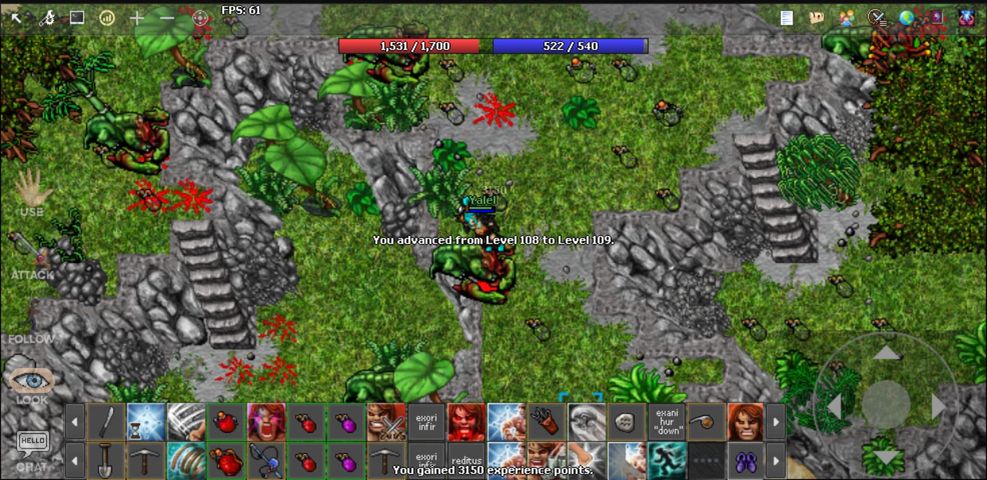This screenshot has width=987, height=480.
Task: Use the shovel hotbar slot
Action: pos(105,461)
